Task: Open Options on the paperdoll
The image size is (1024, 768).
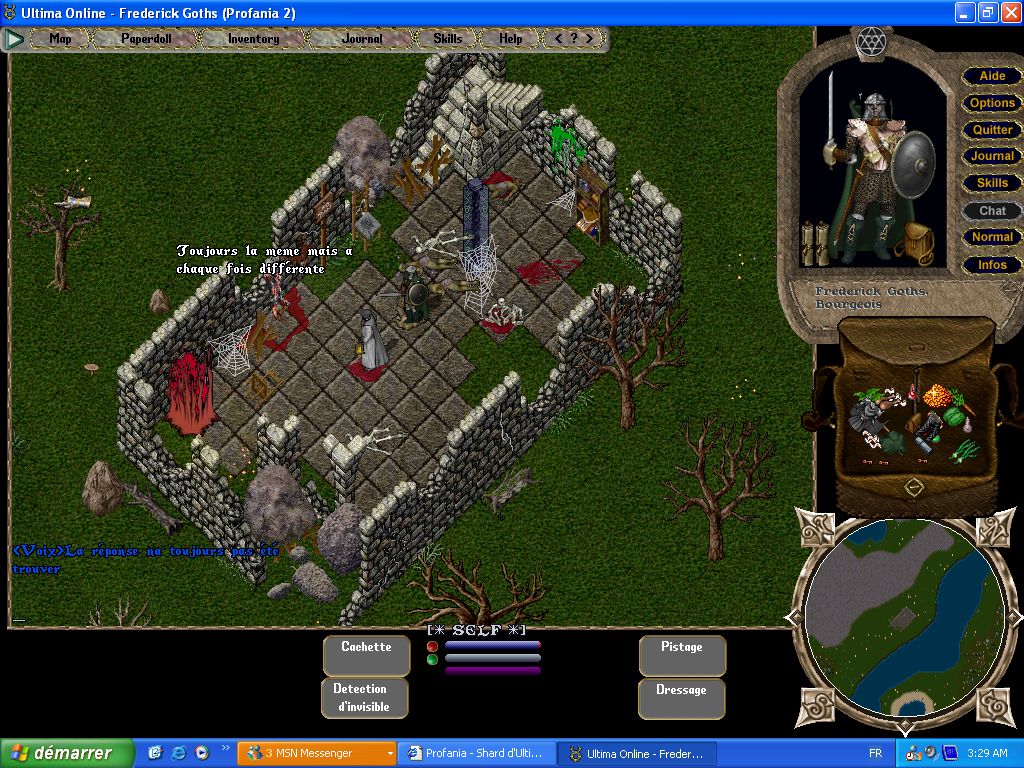Action: click(992, 103)
